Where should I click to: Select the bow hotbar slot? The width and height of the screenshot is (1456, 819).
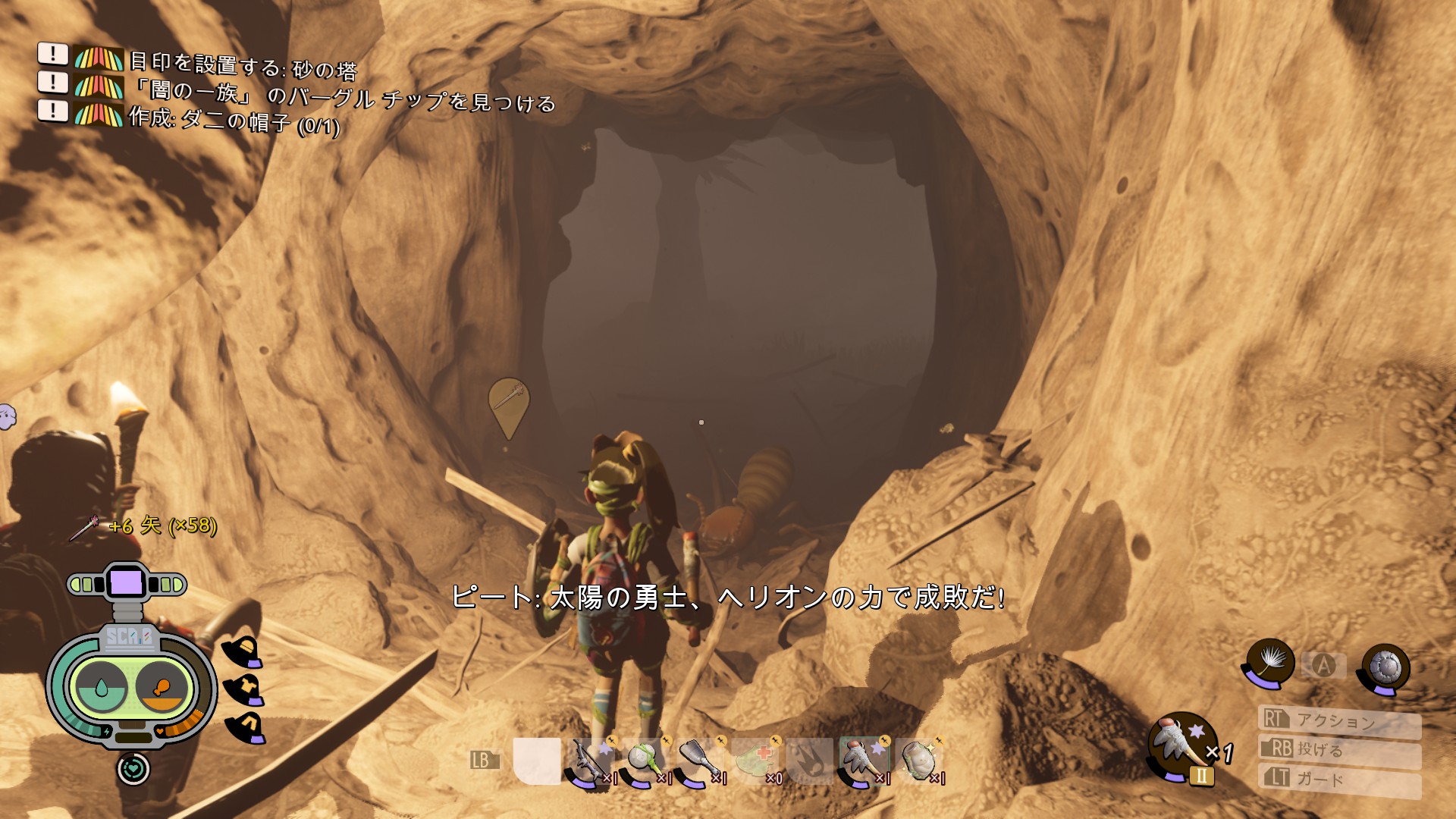pyautogui.click(x=590, y=761)
